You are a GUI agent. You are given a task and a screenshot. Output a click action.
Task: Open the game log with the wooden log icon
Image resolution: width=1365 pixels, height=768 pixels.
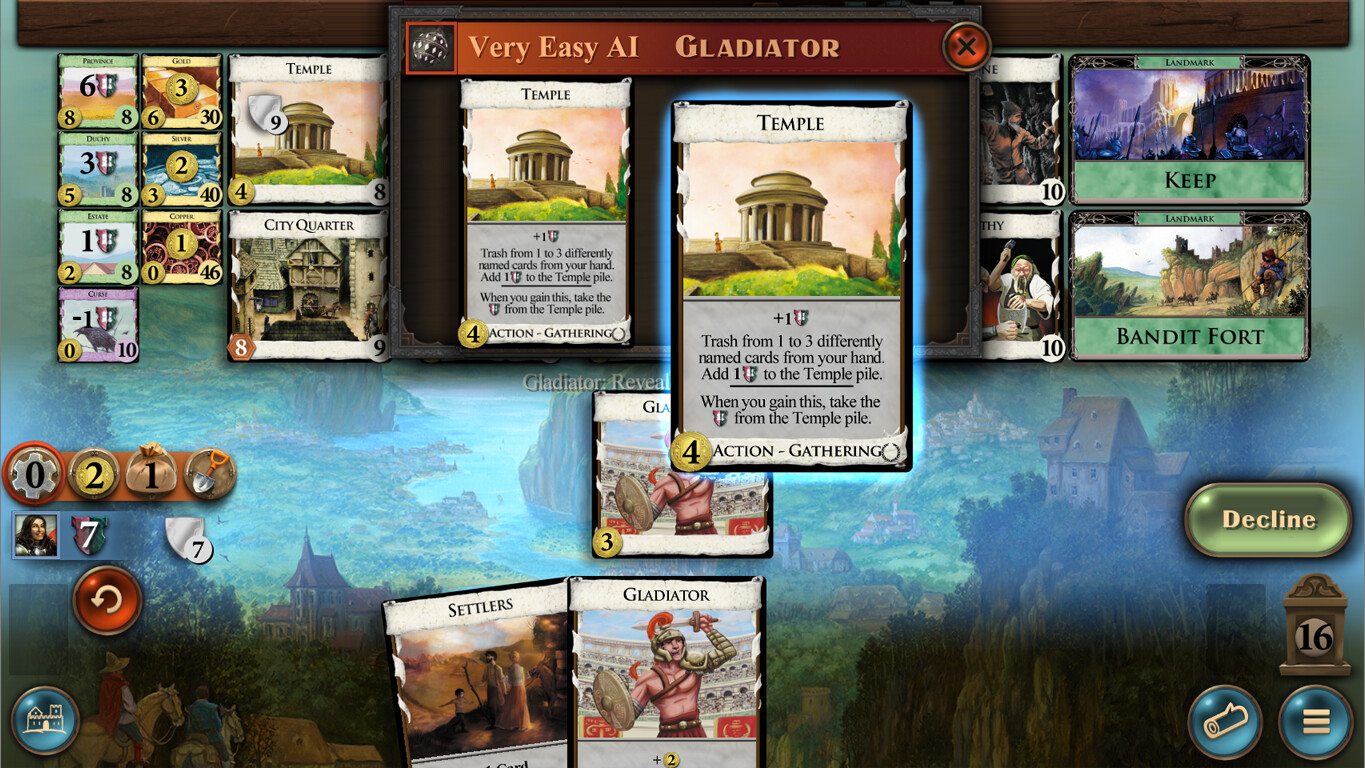pyautogui.click(x=1224, y=722)
